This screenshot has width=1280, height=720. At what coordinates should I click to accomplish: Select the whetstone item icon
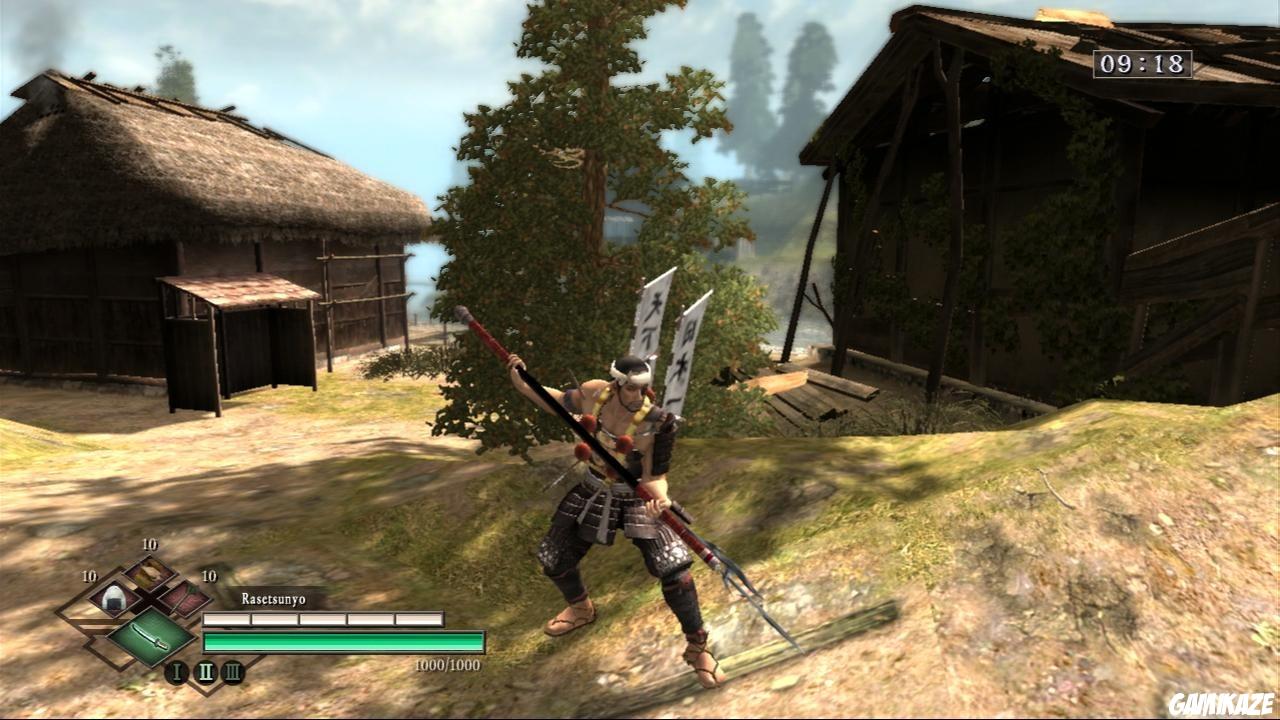[184, 597]
